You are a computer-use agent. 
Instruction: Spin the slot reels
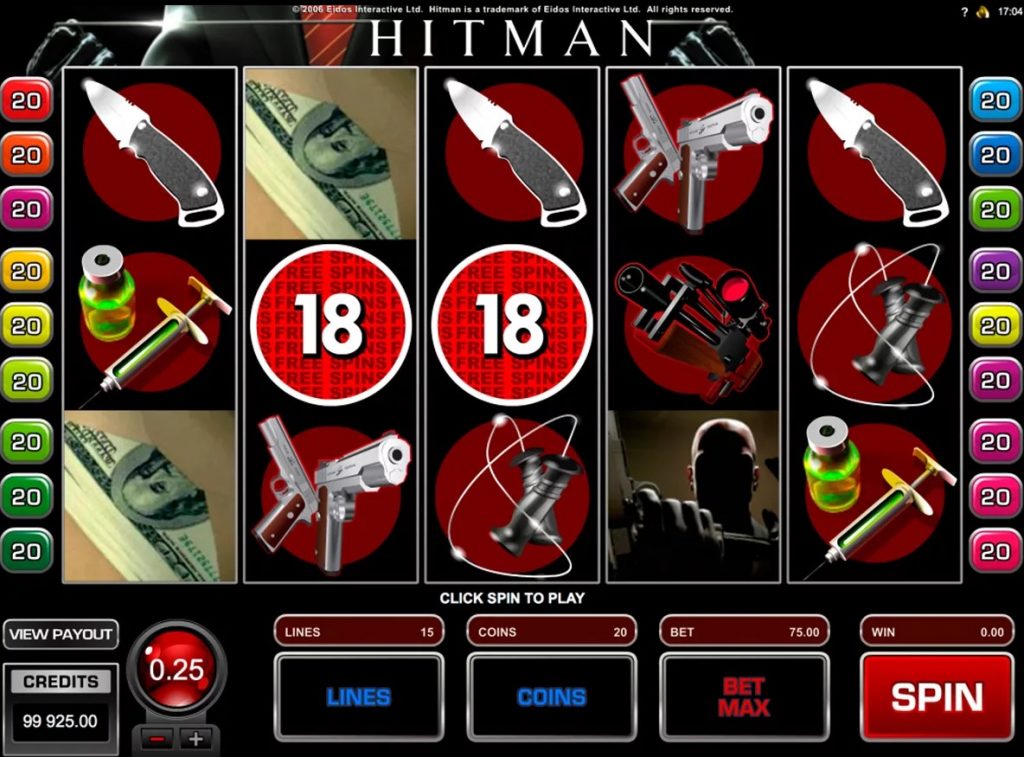tap(936, 697)
